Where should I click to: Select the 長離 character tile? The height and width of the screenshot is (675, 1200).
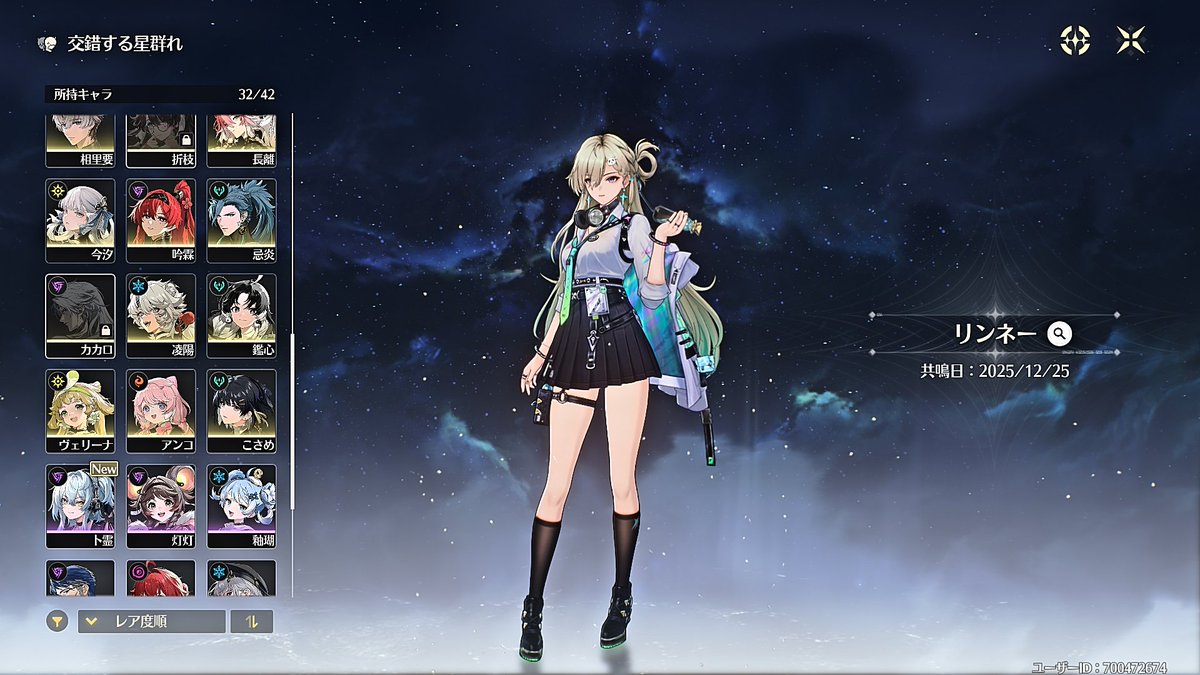(241, 141)
